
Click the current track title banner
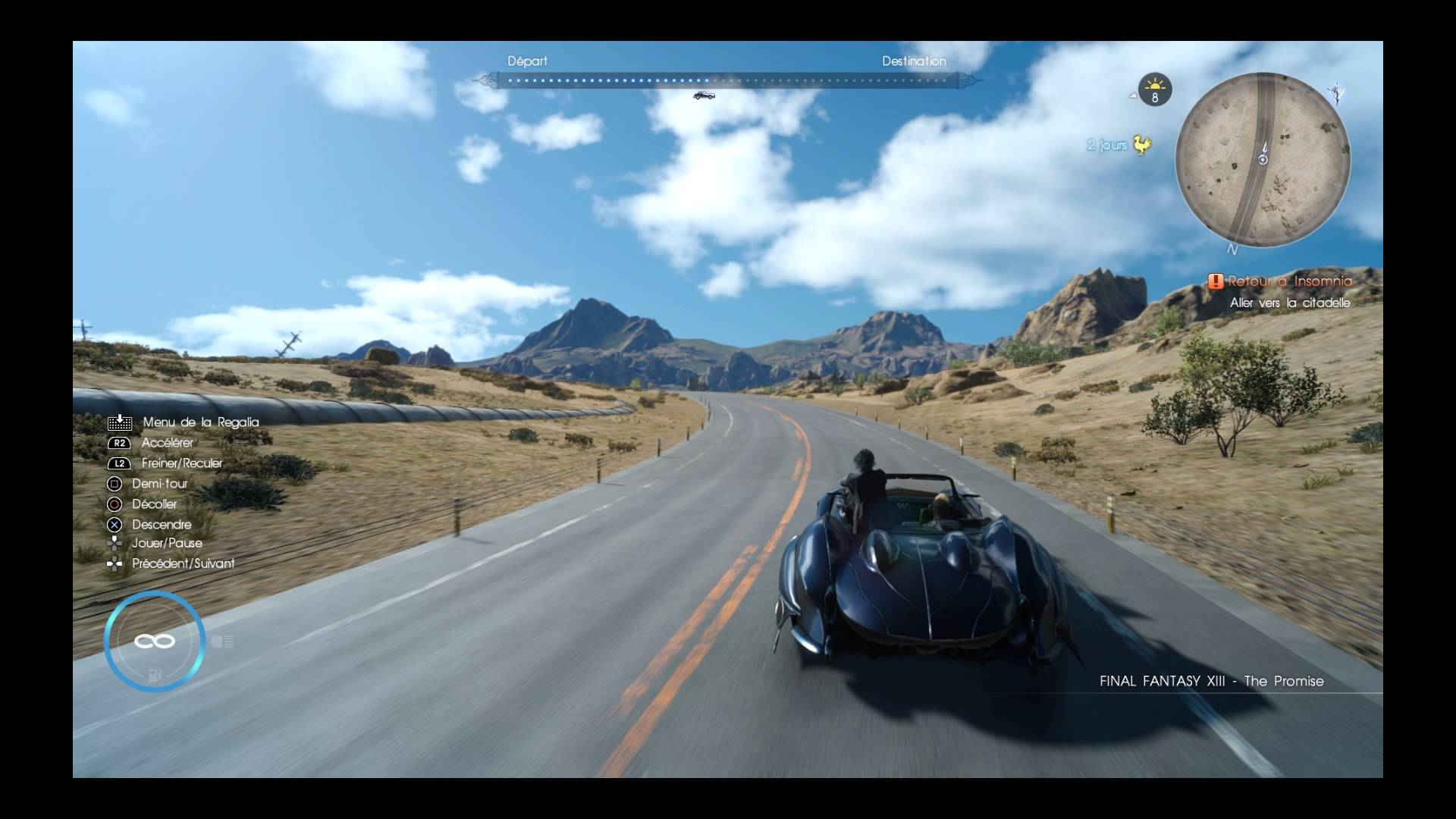[1211, 681]
